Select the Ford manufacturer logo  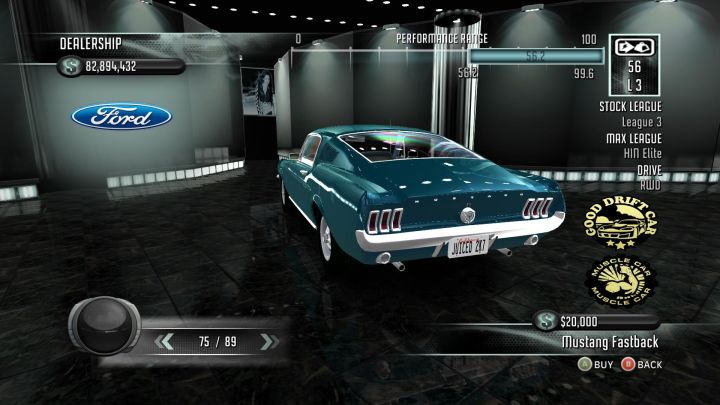point(121,117)
